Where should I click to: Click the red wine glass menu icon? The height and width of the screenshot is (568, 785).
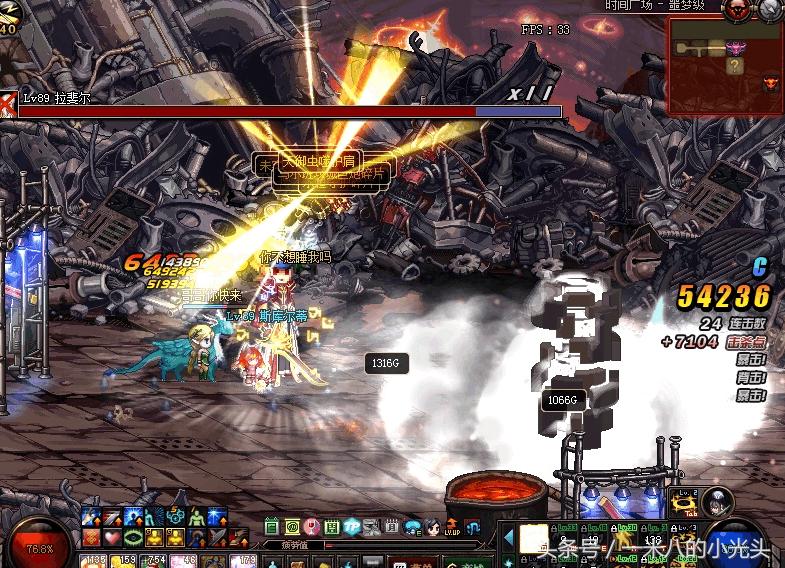(312, 527)
